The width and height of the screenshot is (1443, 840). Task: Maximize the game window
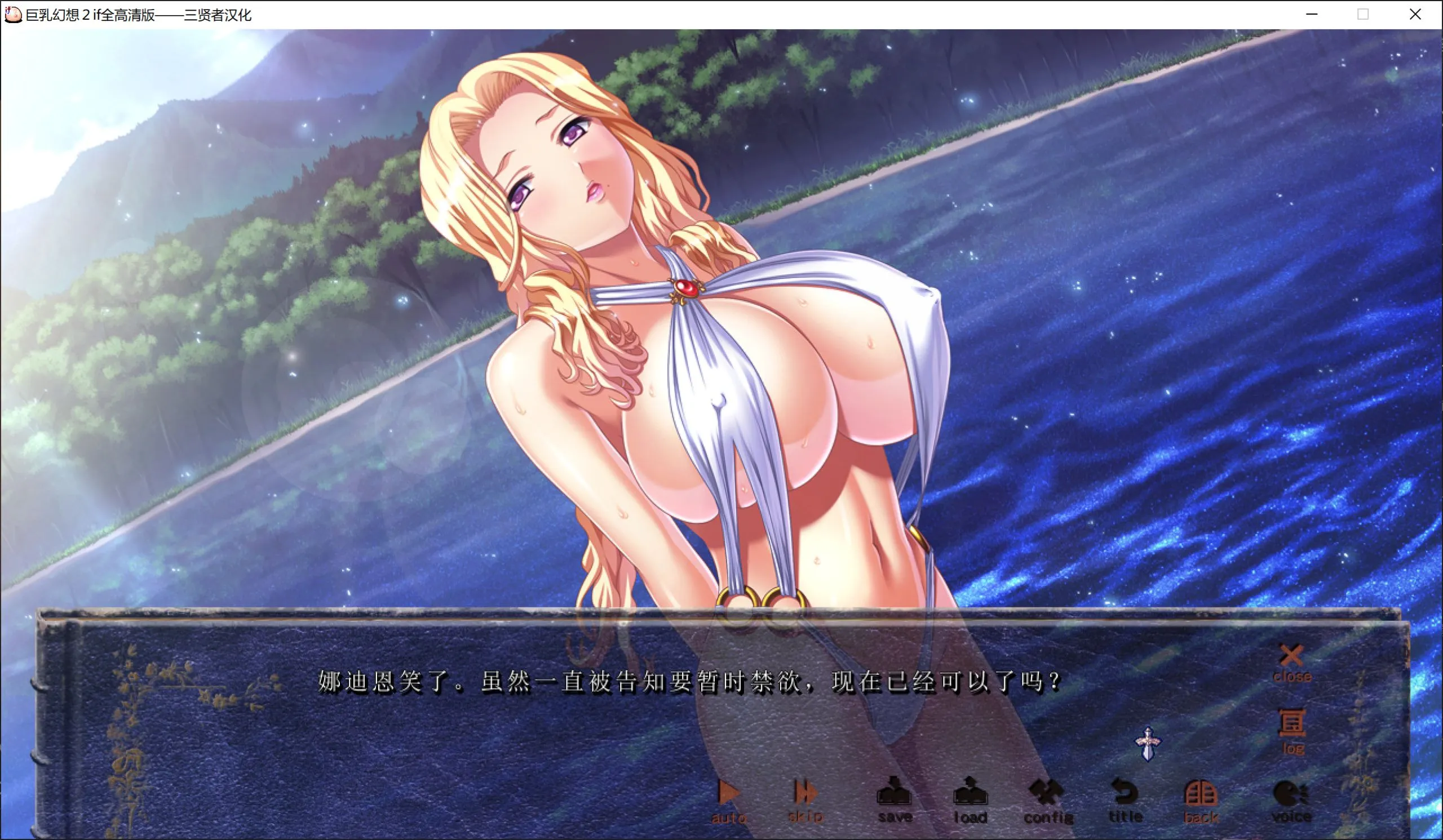[x=1363, y=14]
